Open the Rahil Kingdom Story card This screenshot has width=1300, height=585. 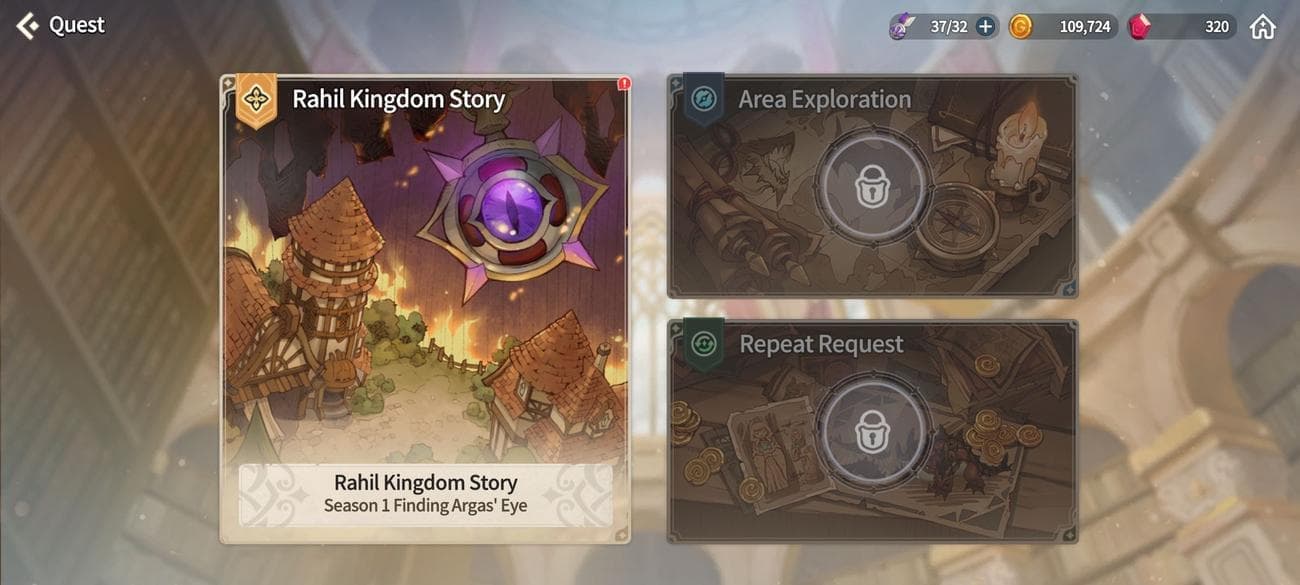click(x=425, y=308)
